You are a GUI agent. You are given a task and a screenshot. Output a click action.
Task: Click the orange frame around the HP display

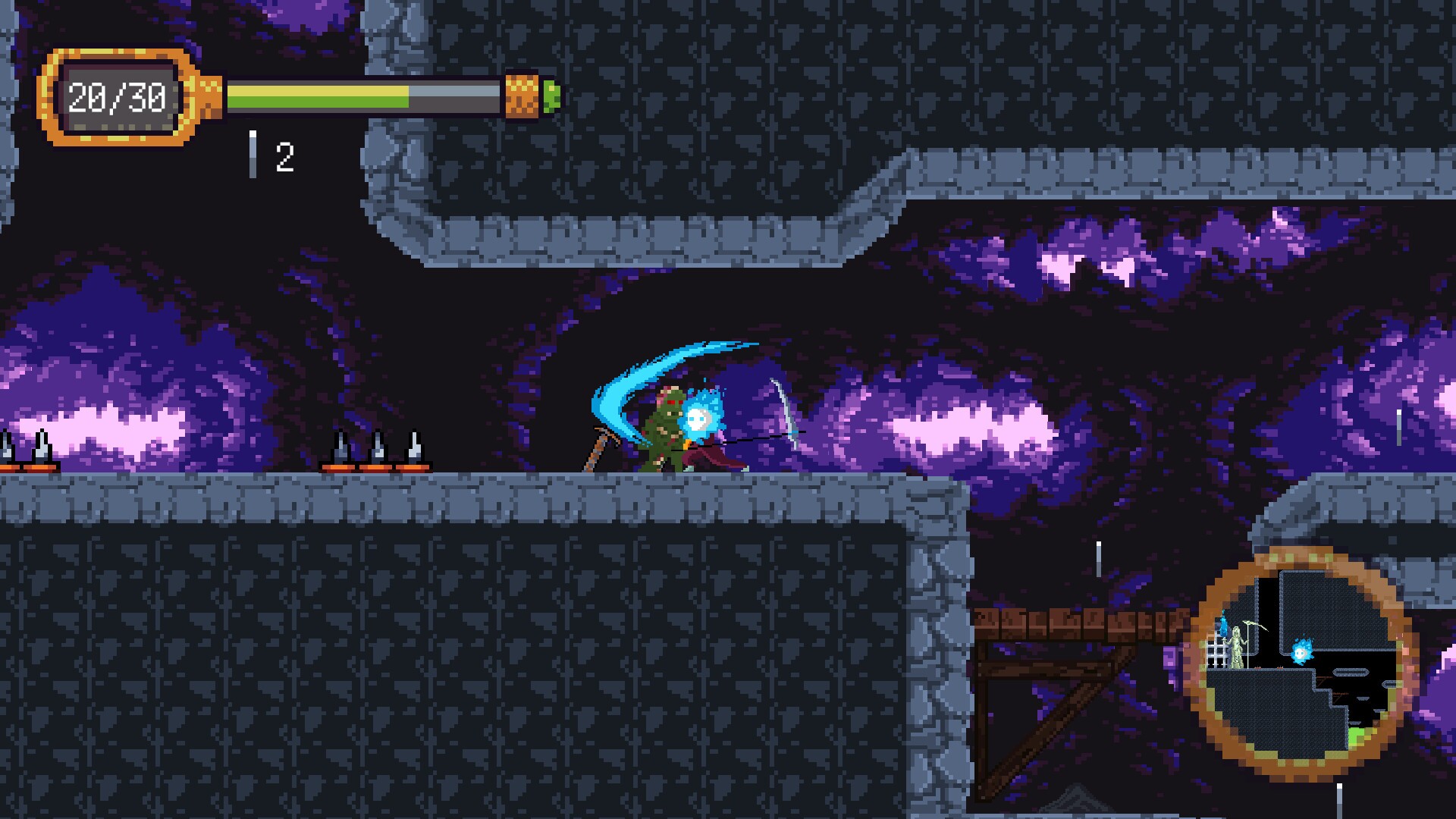click(118, 57)
